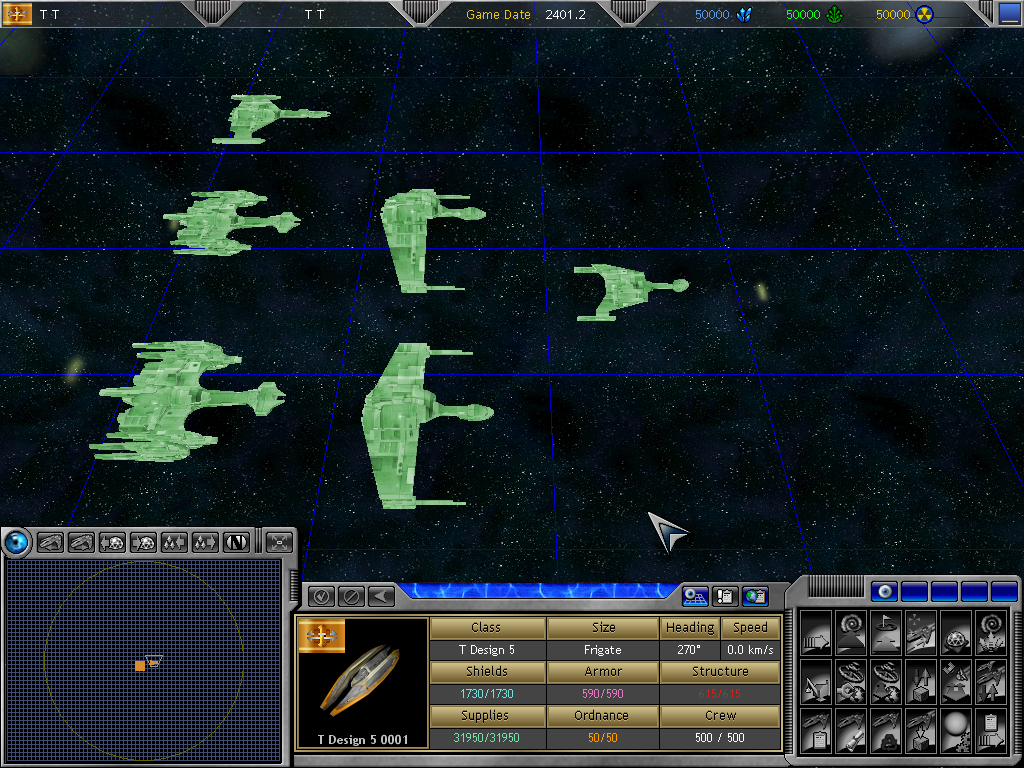Image resolution: width=1024 pixels, height=768 pixels.
Task: Open the globe and clipboard tab
Action: coord(756,597)
